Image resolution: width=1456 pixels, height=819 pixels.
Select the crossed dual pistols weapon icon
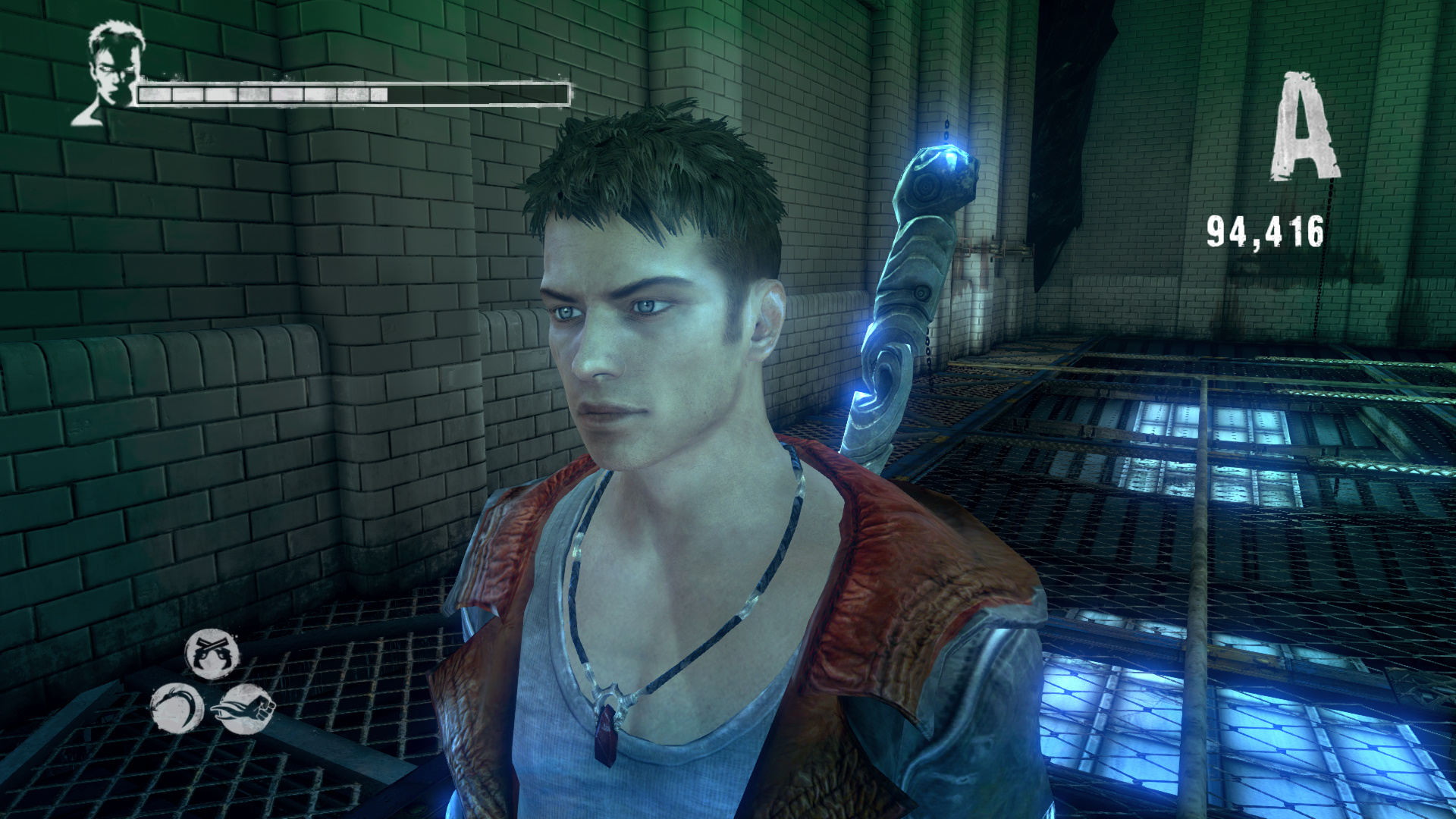pos(212,654)
